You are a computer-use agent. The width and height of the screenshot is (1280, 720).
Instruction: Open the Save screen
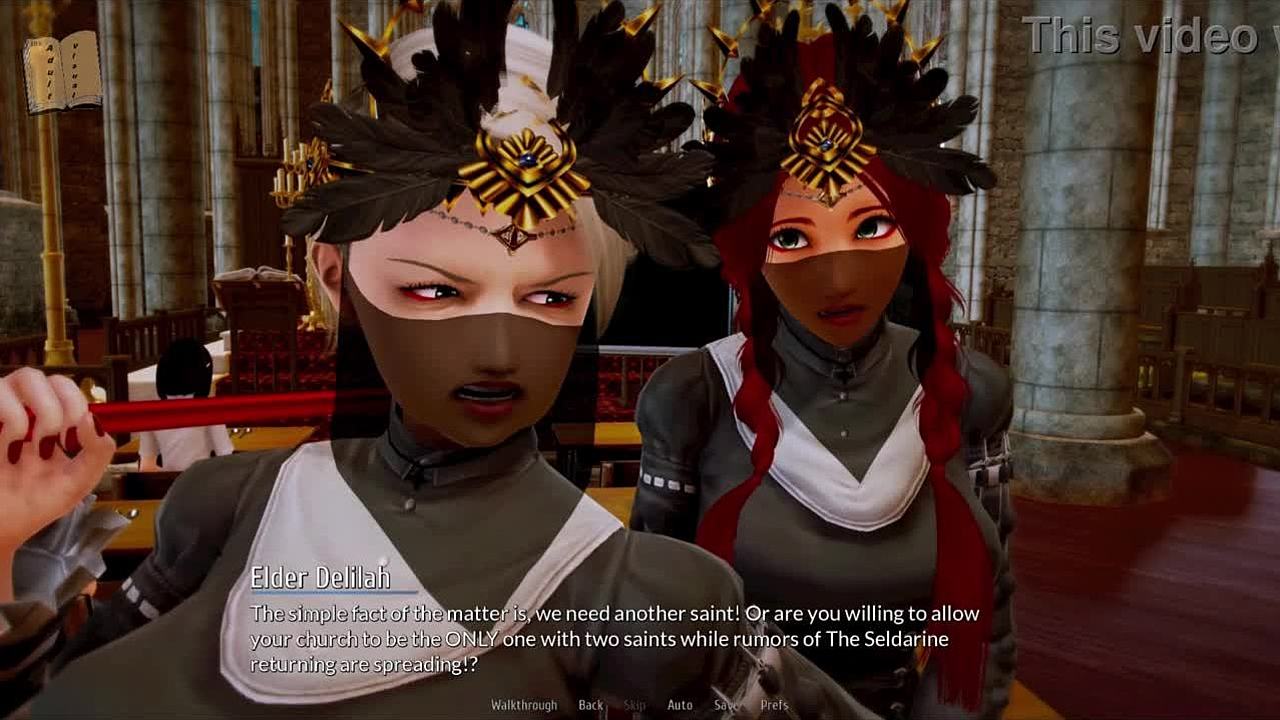[x=726, y=705]
